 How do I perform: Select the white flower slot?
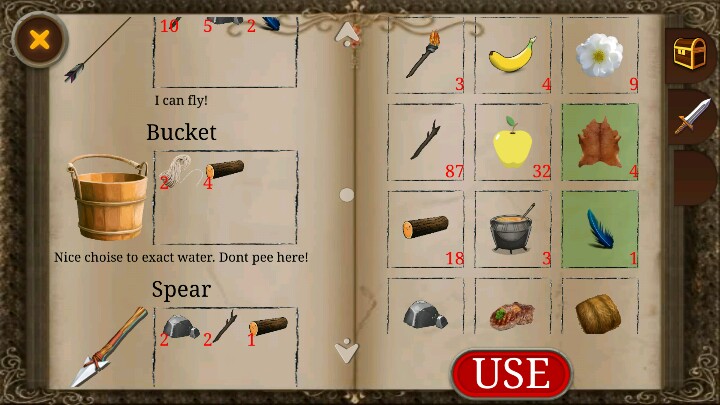coord(600,56)
